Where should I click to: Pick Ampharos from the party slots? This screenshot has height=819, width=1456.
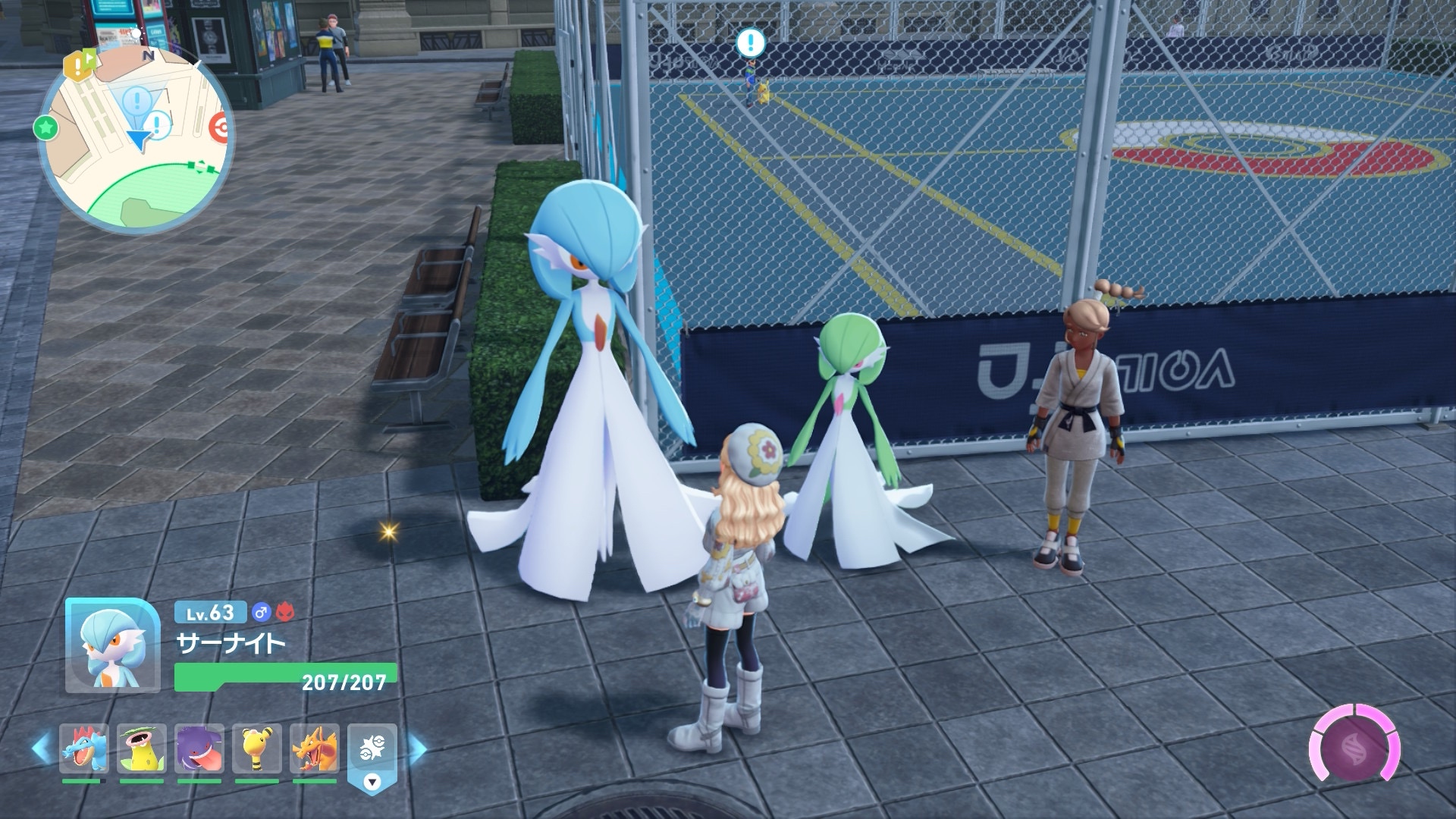click(257, 748)
